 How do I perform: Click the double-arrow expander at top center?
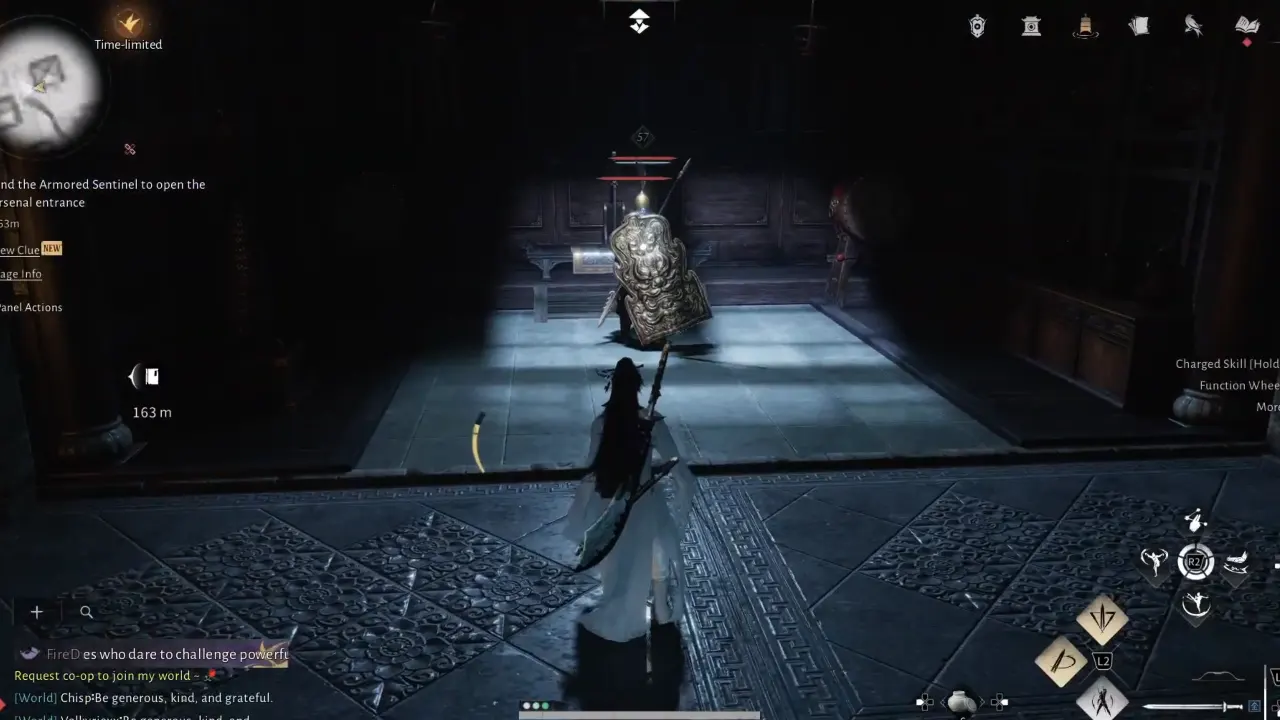pyautogui.click(x=639, y=20)
